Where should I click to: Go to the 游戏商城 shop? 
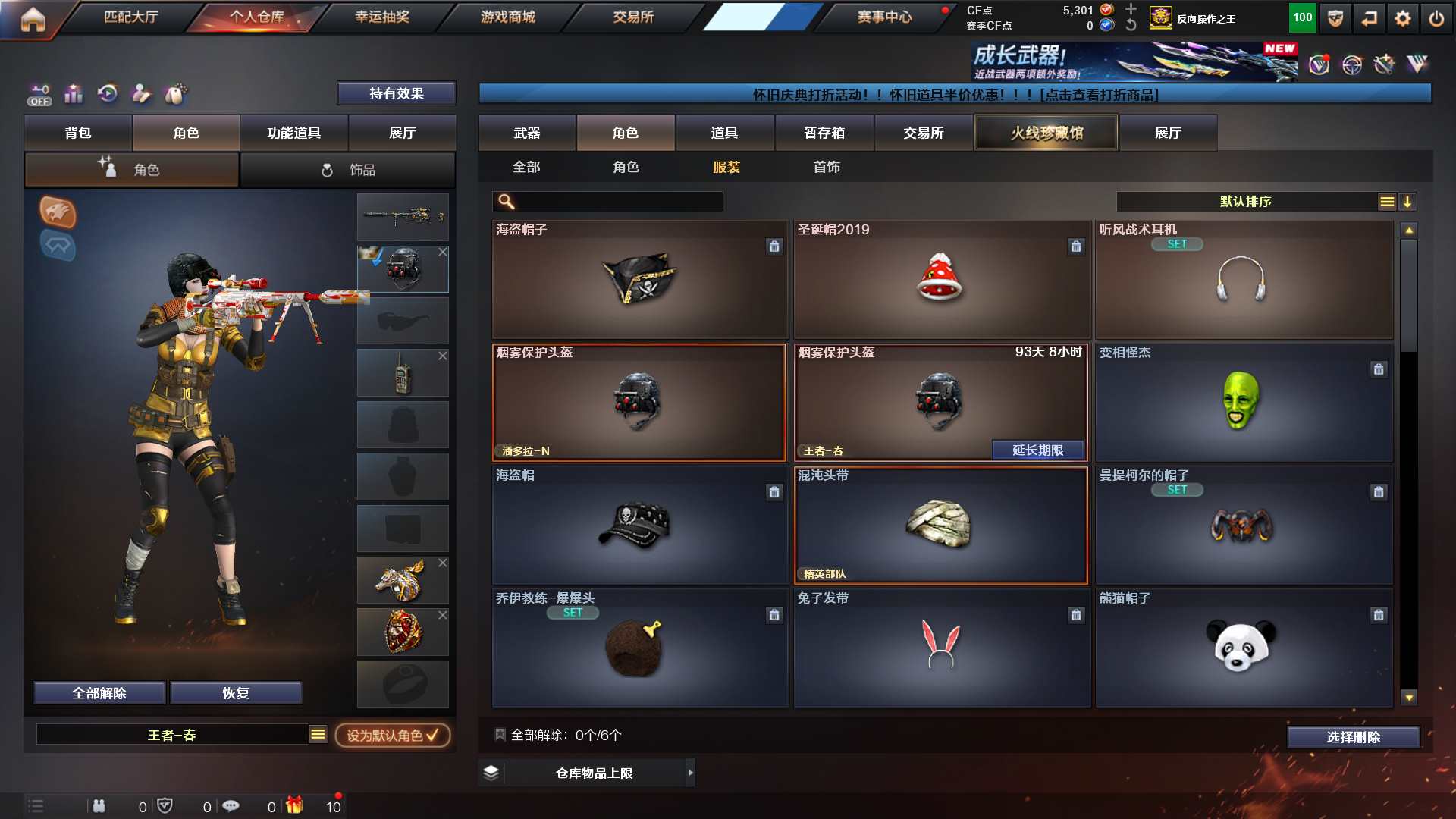click(507, 17)
